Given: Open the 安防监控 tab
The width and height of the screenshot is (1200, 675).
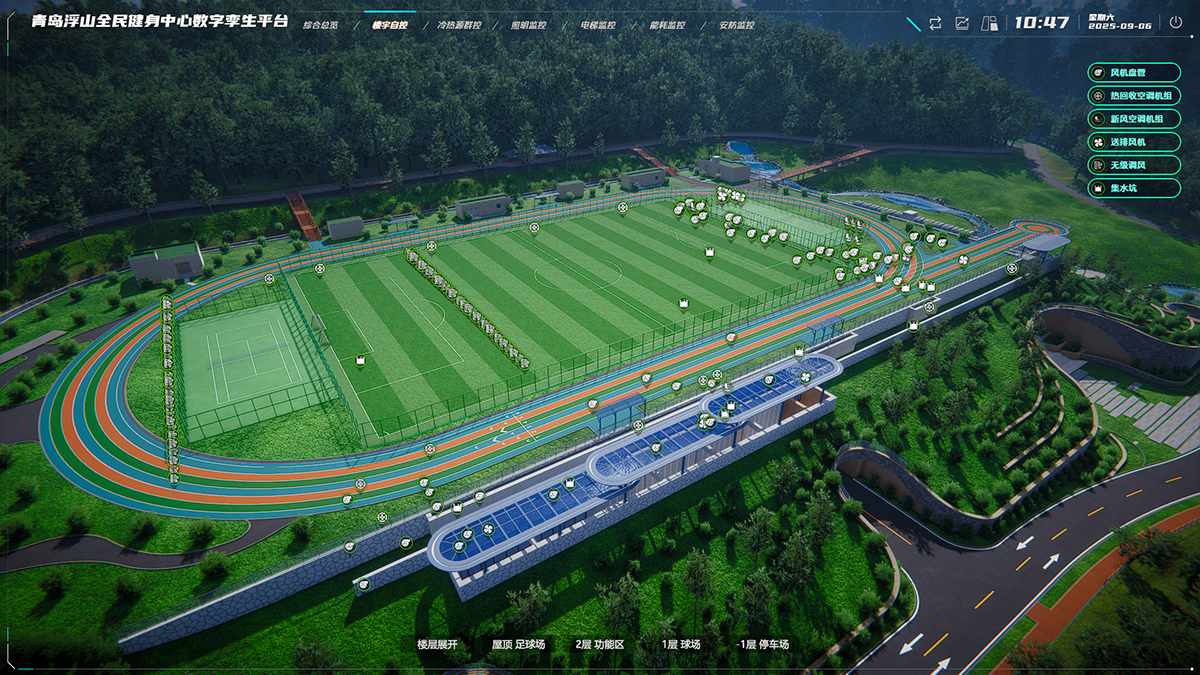Looking at the screenshot, I should (x=737, y=25).
